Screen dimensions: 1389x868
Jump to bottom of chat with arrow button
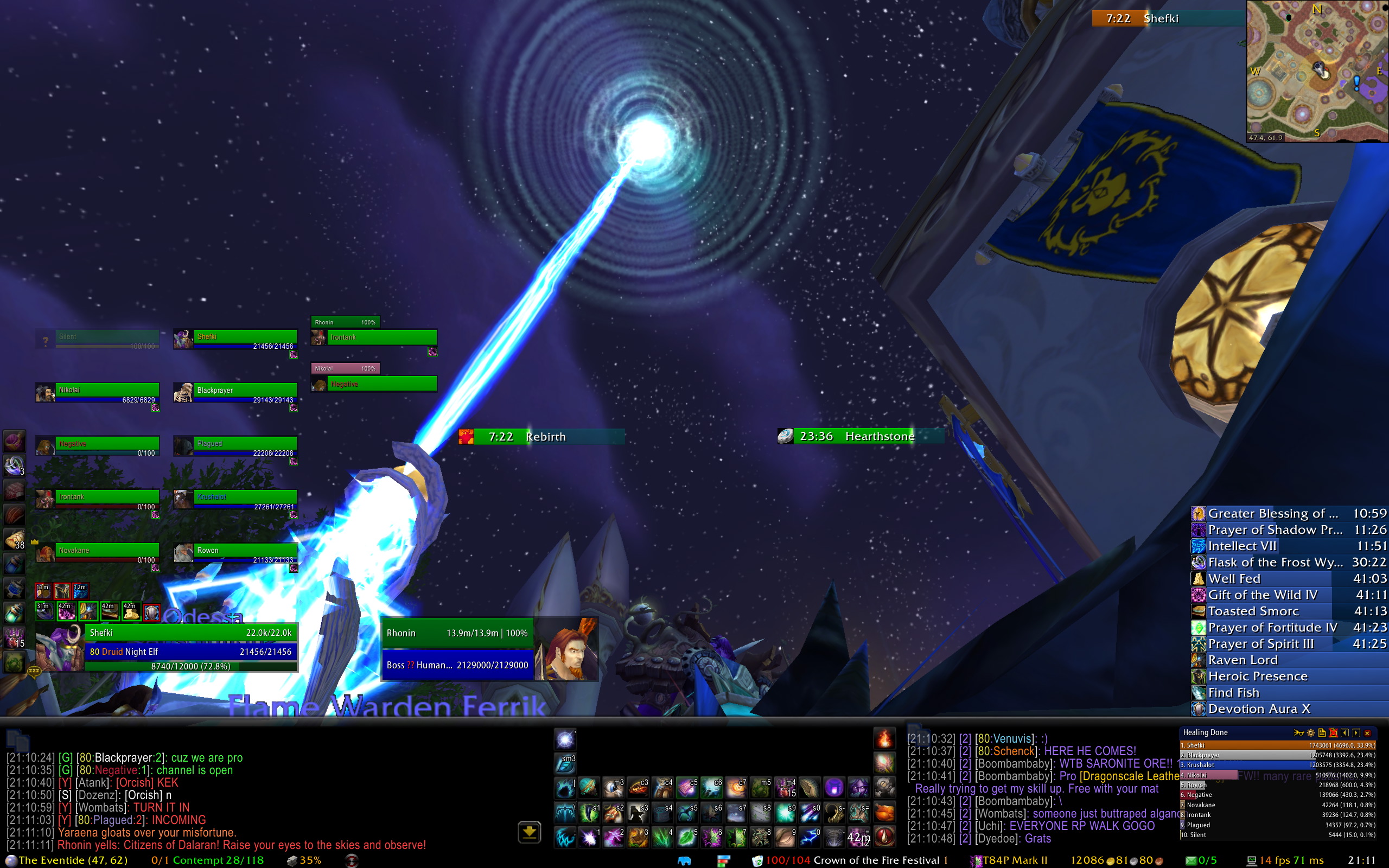pos(529,832)
